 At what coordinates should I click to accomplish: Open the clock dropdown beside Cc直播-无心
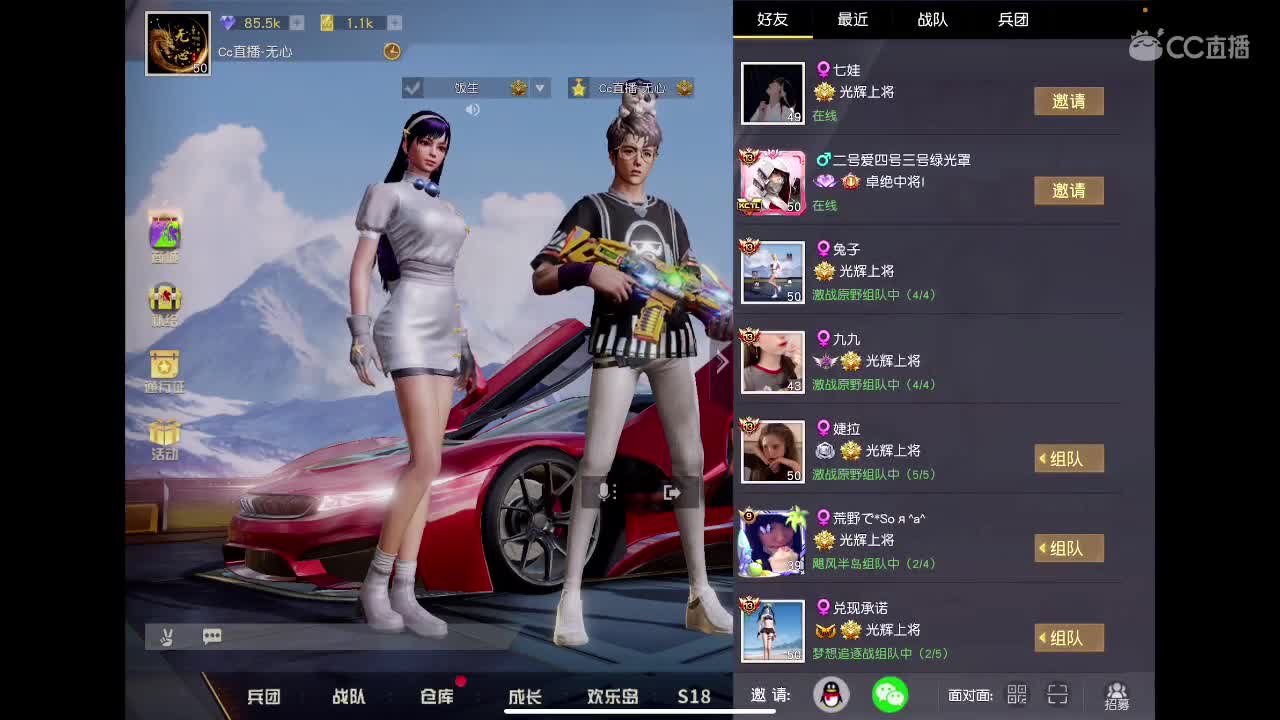(392, 51)
